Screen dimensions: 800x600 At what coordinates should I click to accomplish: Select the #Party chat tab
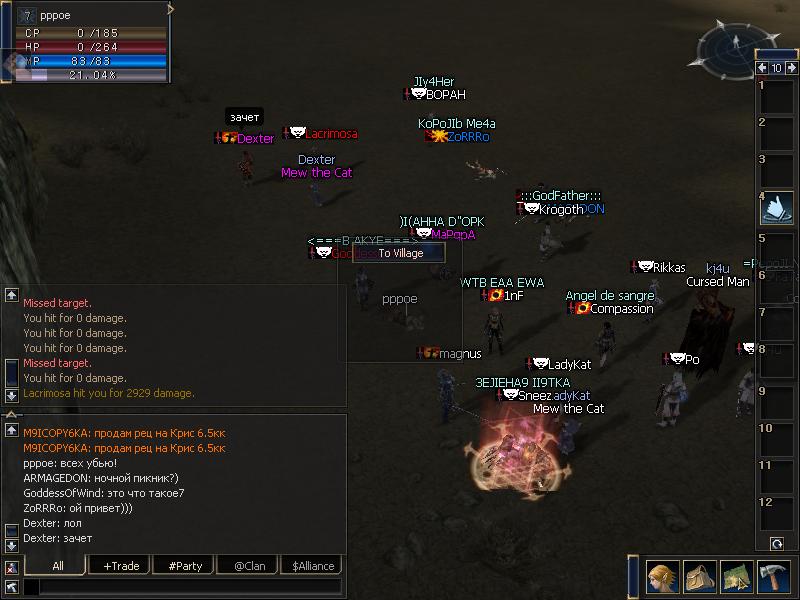(x=185, y=566)
